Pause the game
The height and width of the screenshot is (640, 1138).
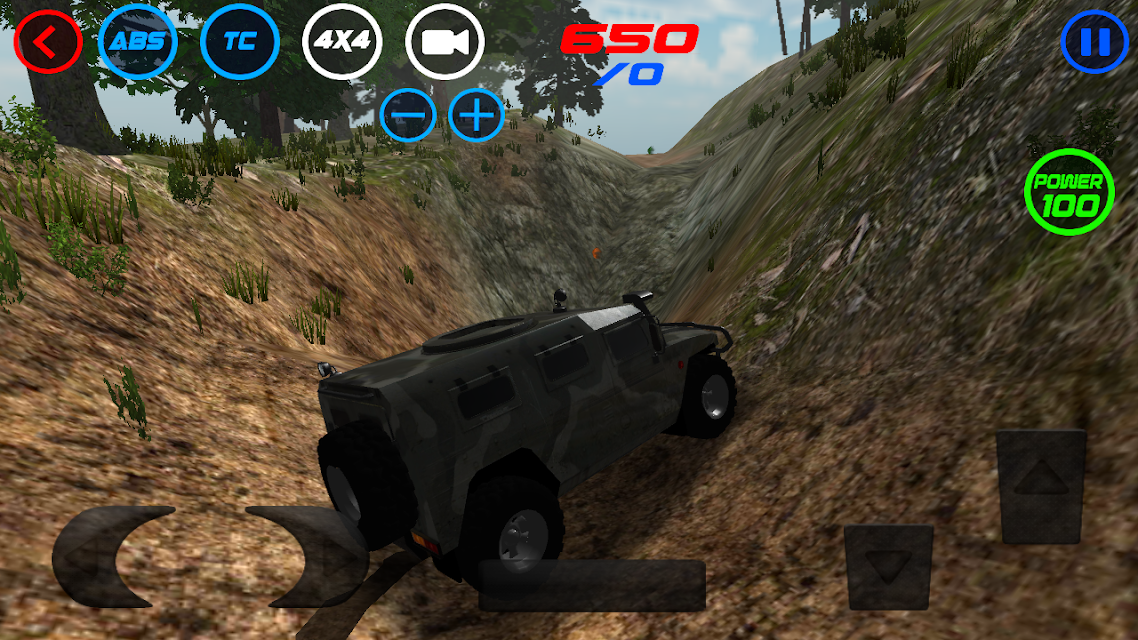tap(1095, 42)
